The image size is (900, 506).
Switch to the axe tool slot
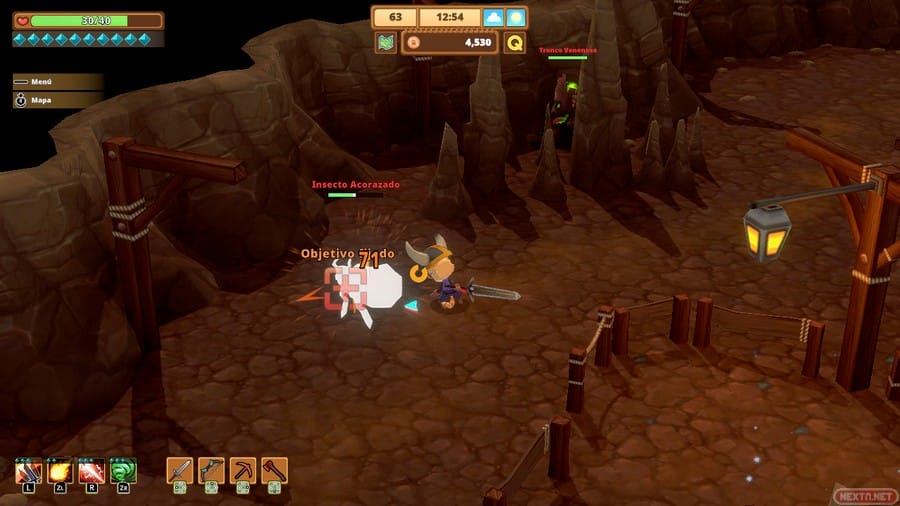click(274, 470)
